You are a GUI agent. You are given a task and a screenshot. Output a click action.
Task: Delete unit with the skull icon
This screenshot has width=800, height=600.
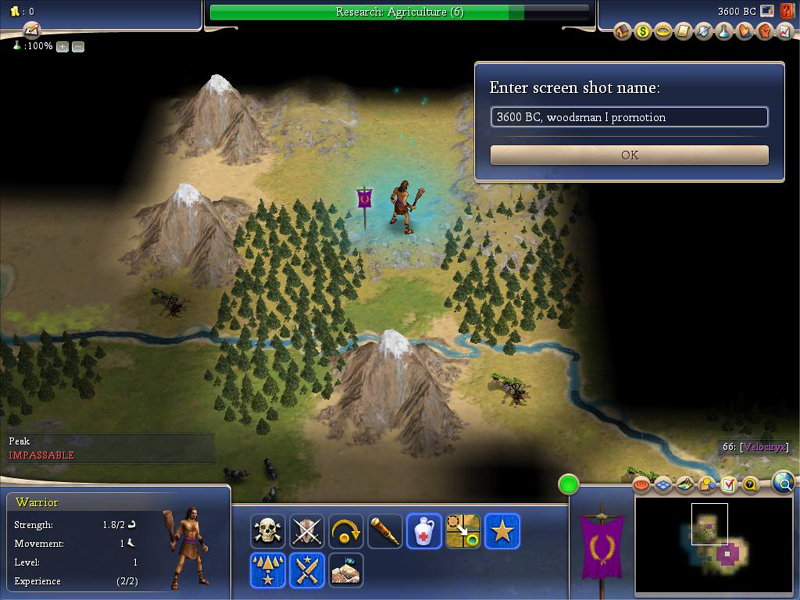tap(267, 531)
